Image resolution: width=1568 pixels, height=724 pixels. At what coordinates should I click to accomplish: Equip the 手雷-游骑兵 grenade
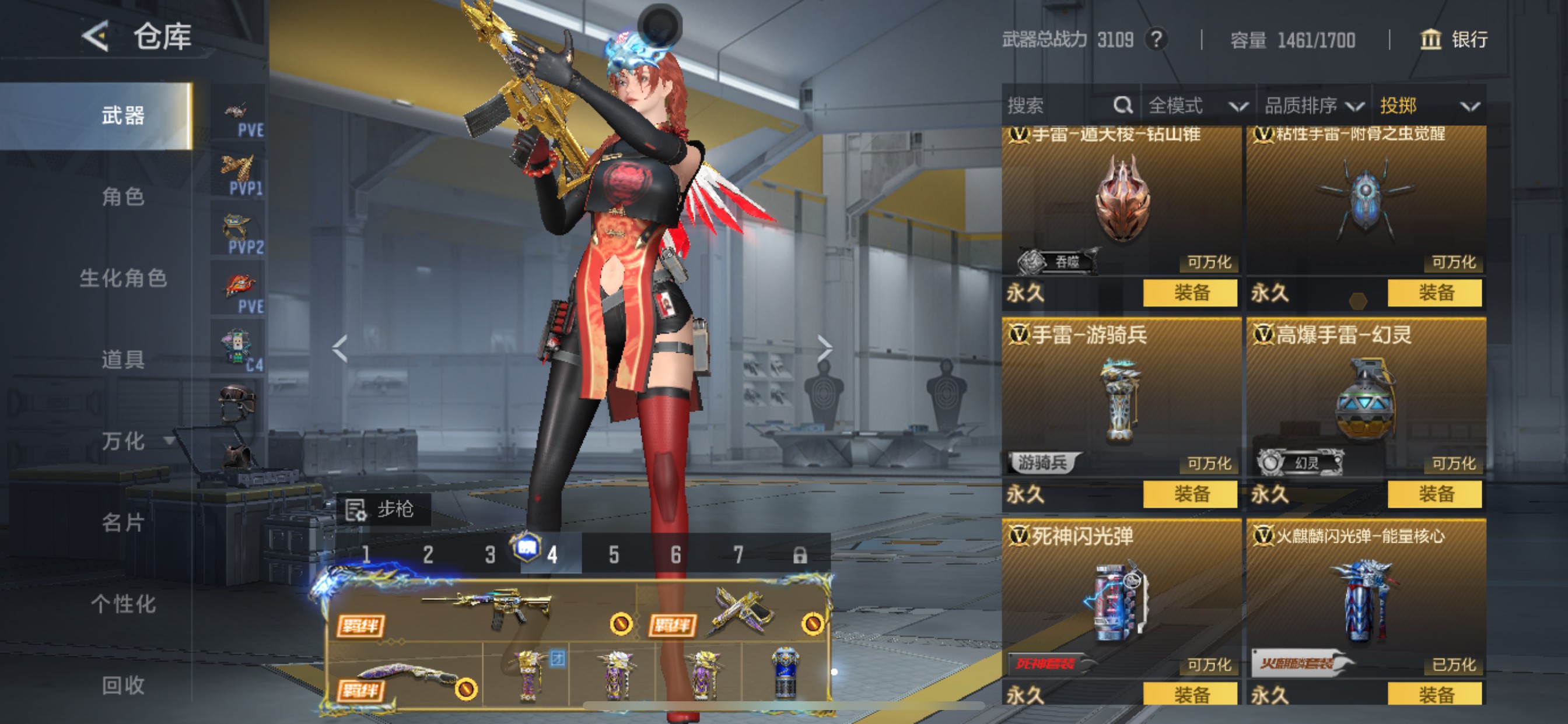coord(1190,493)
